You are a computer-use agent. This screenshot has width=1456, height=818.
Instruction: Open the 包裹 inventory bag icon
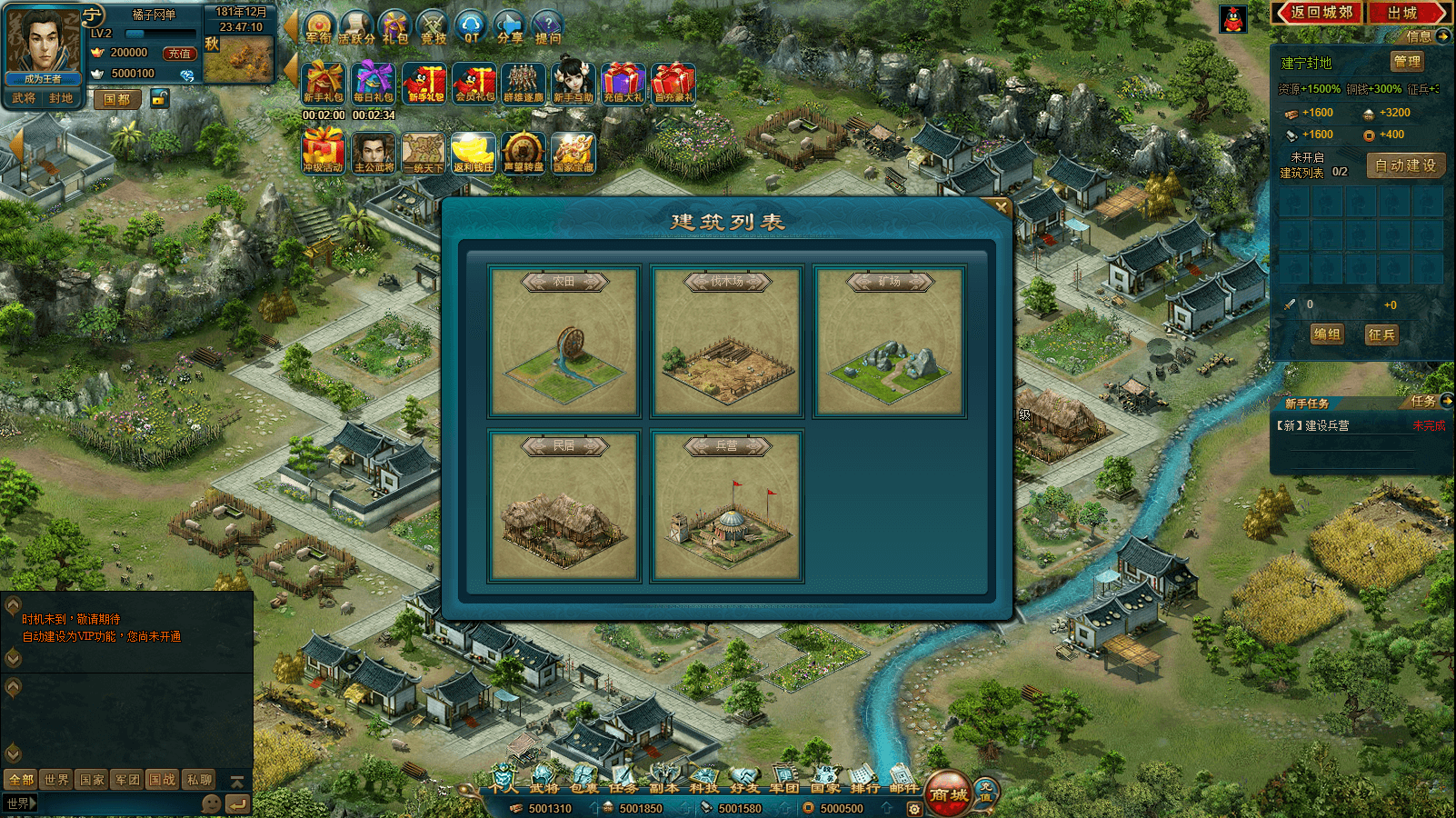click(x=584, y=782)
